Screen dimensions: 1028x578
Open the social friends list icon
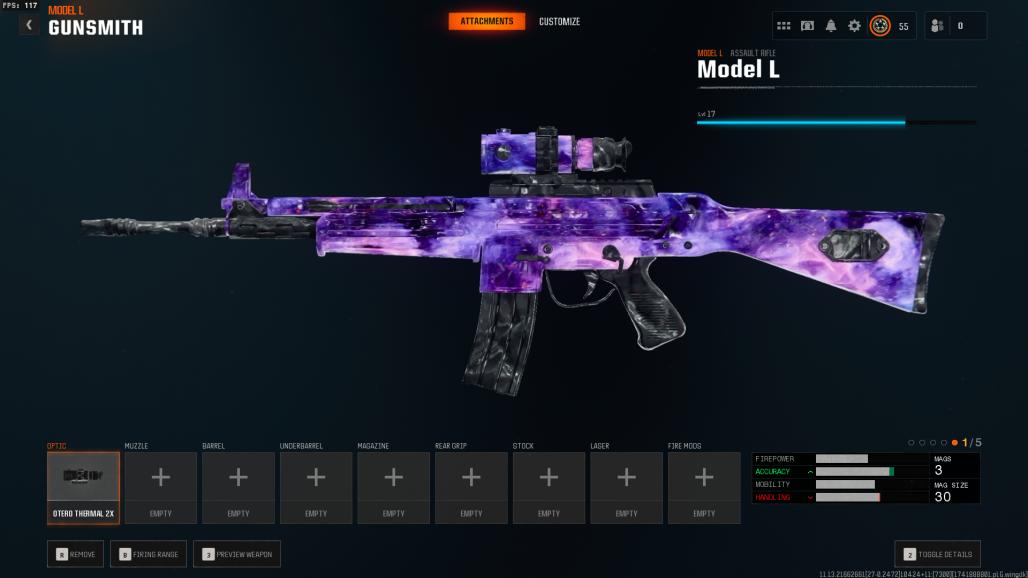point(937,26)
